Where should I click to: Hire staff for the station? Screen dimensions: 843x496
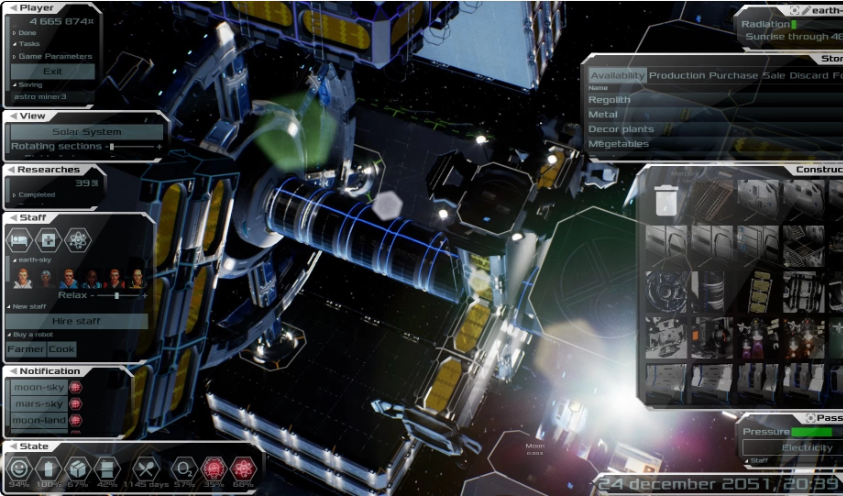[x=77, y=321]
